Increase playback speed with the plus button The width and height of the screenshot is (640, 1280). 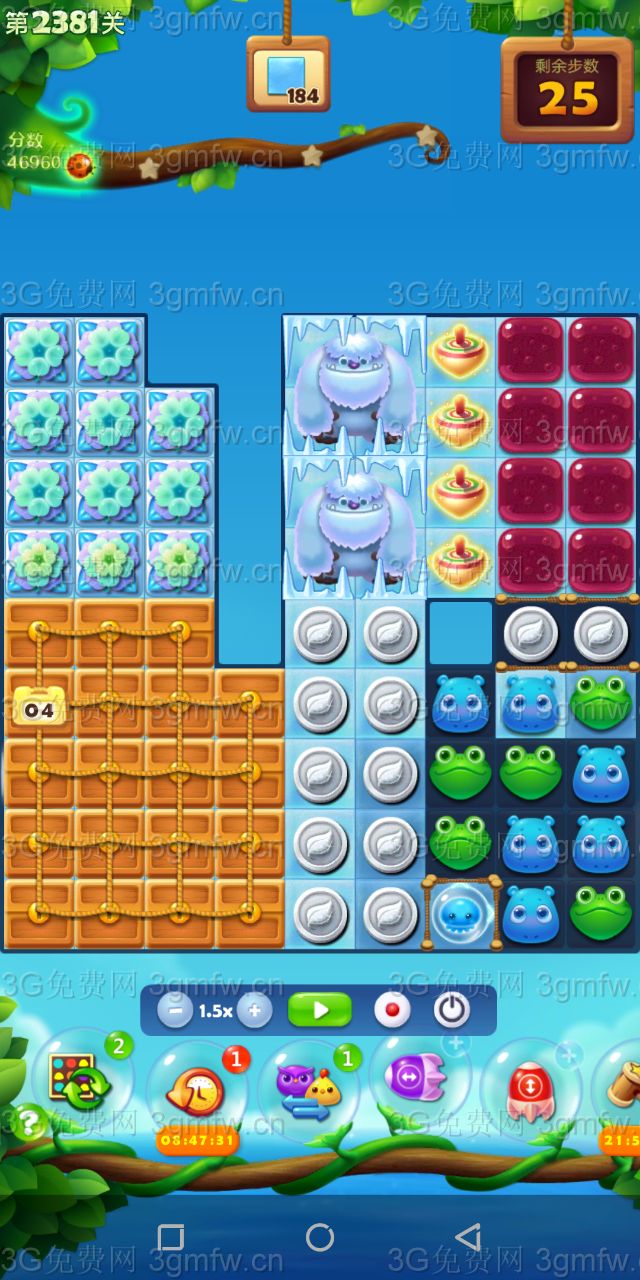click(254, 1010)
